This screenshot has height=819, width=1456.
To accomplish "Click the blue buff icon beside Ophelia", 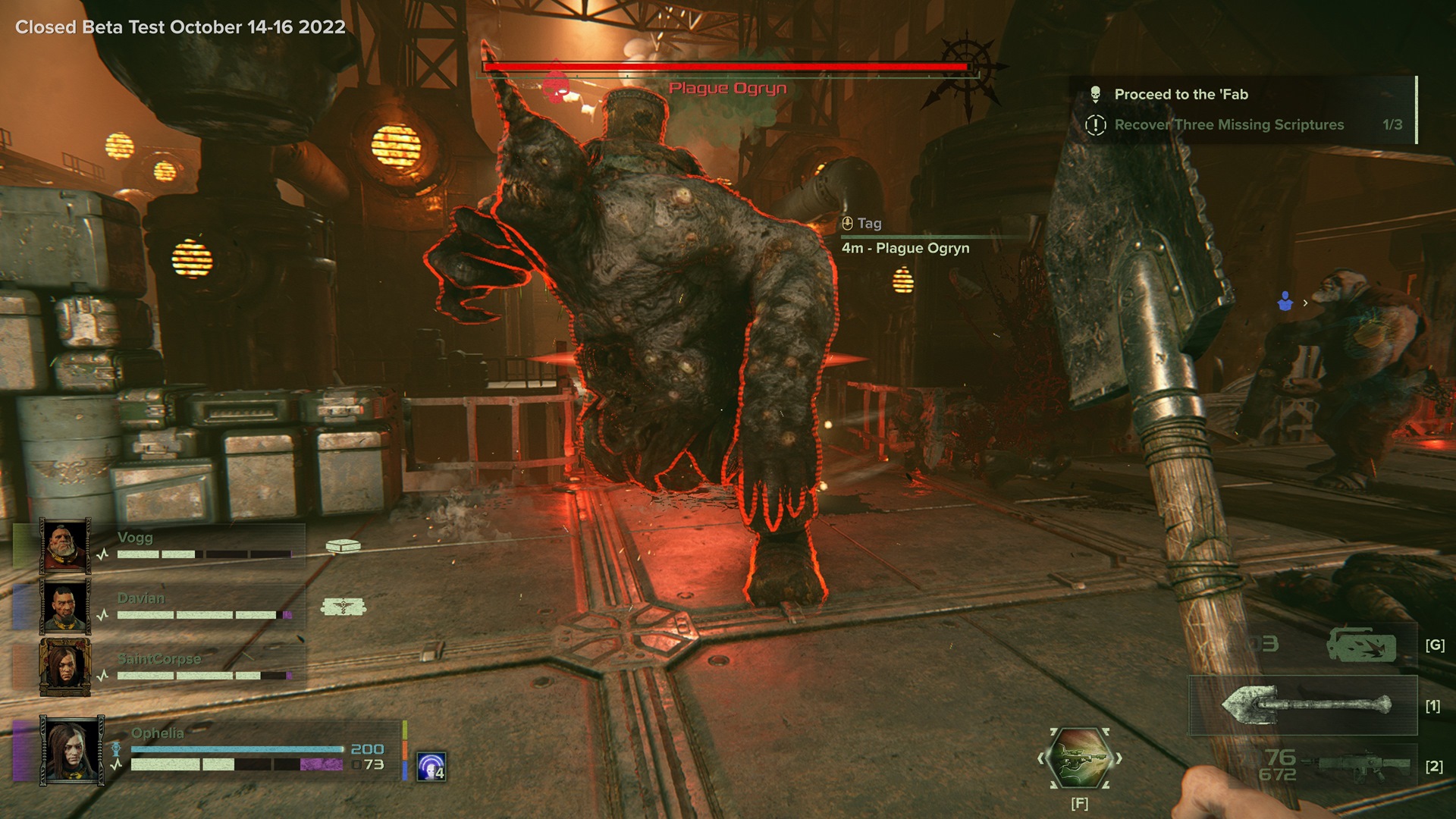I will click(431, 767).
